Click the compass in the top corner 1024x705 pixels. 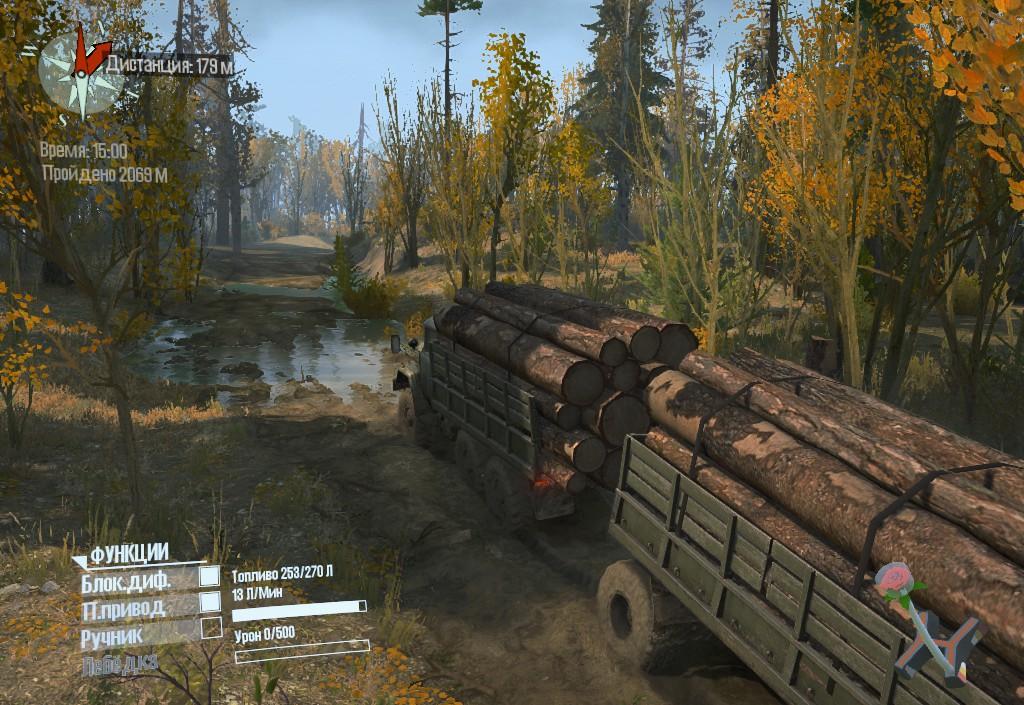point(80,67)
